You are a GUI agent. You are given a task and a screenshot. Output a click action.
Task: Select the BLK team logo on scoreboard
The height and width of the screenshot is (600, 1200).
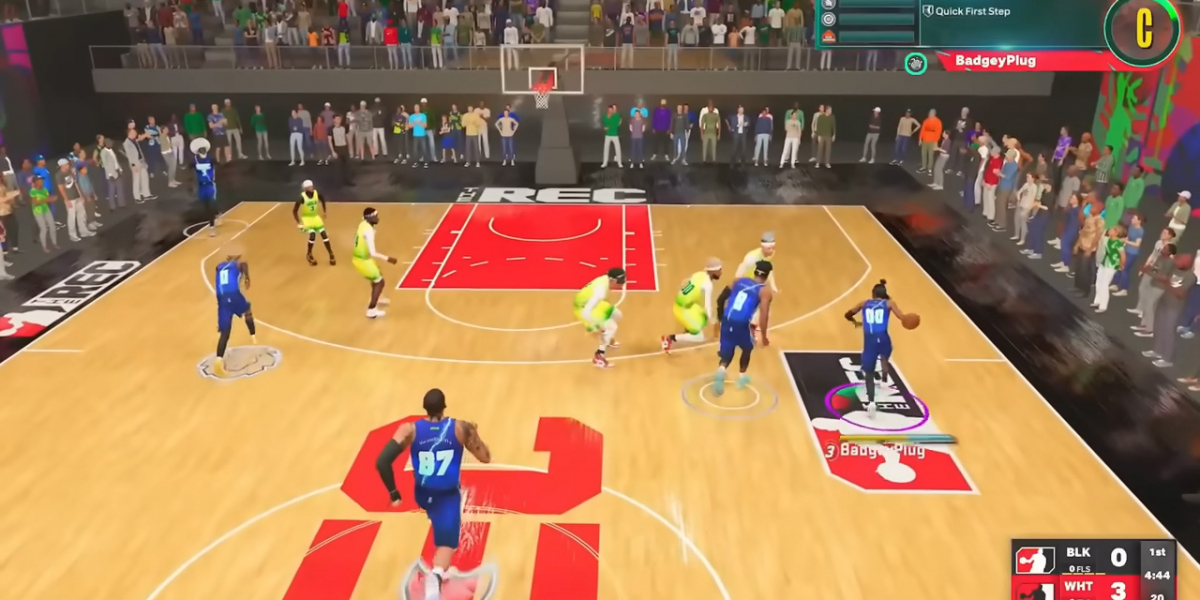click(x=1035, y=559)
